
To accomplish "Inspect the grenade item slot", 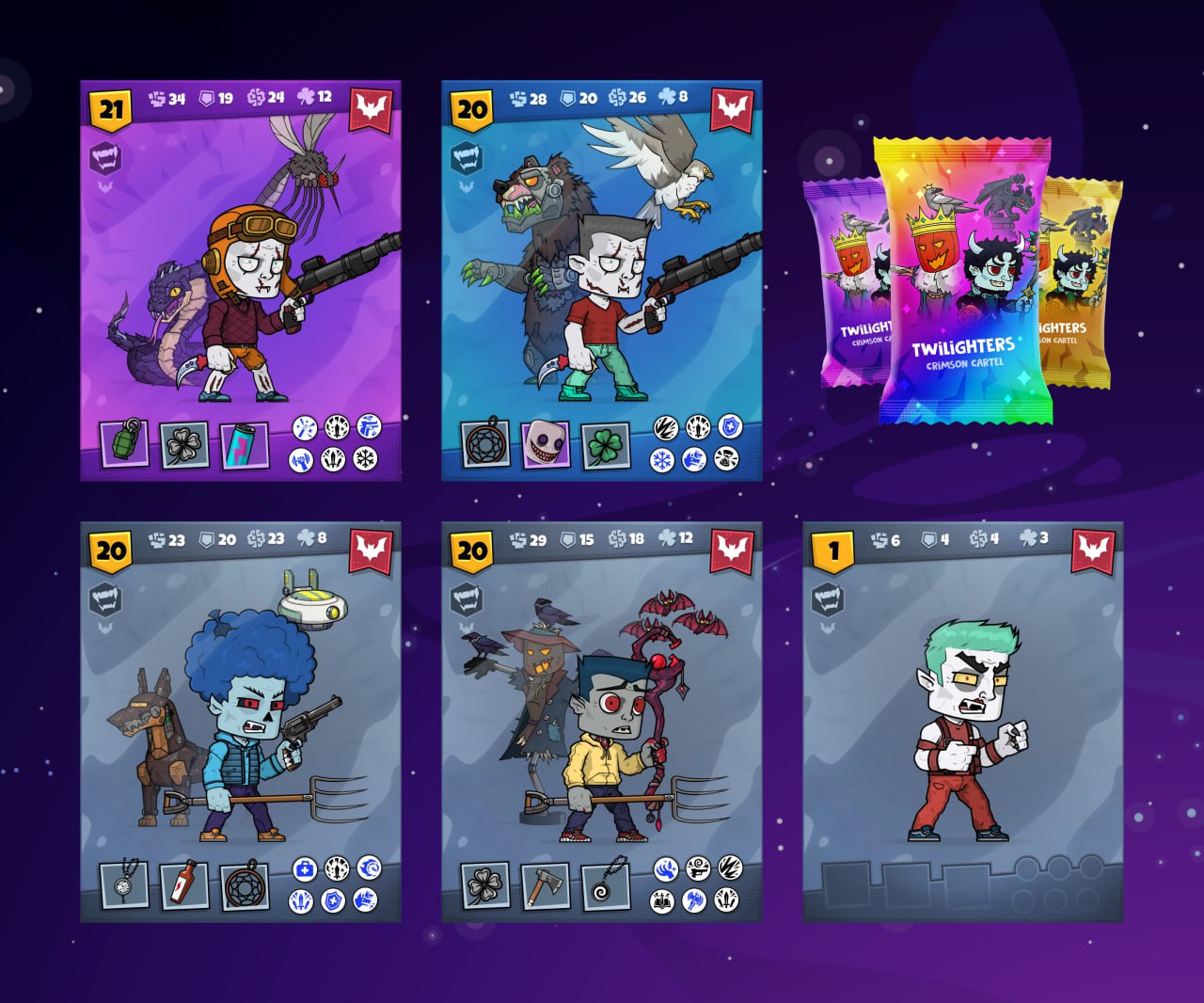I will point(124,443).
